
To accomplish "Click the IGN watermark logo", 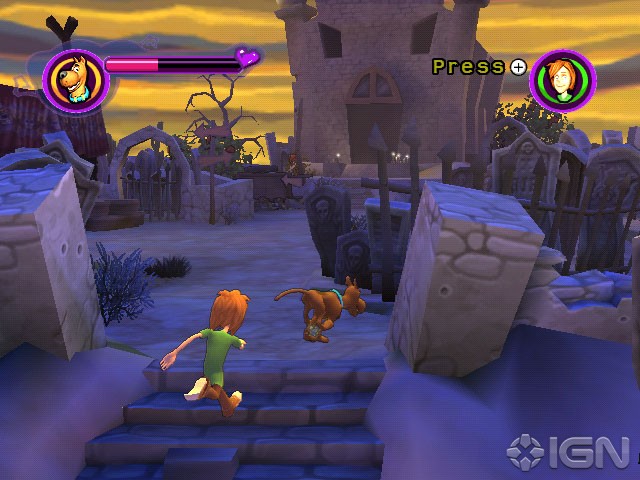I will point(567,450).
